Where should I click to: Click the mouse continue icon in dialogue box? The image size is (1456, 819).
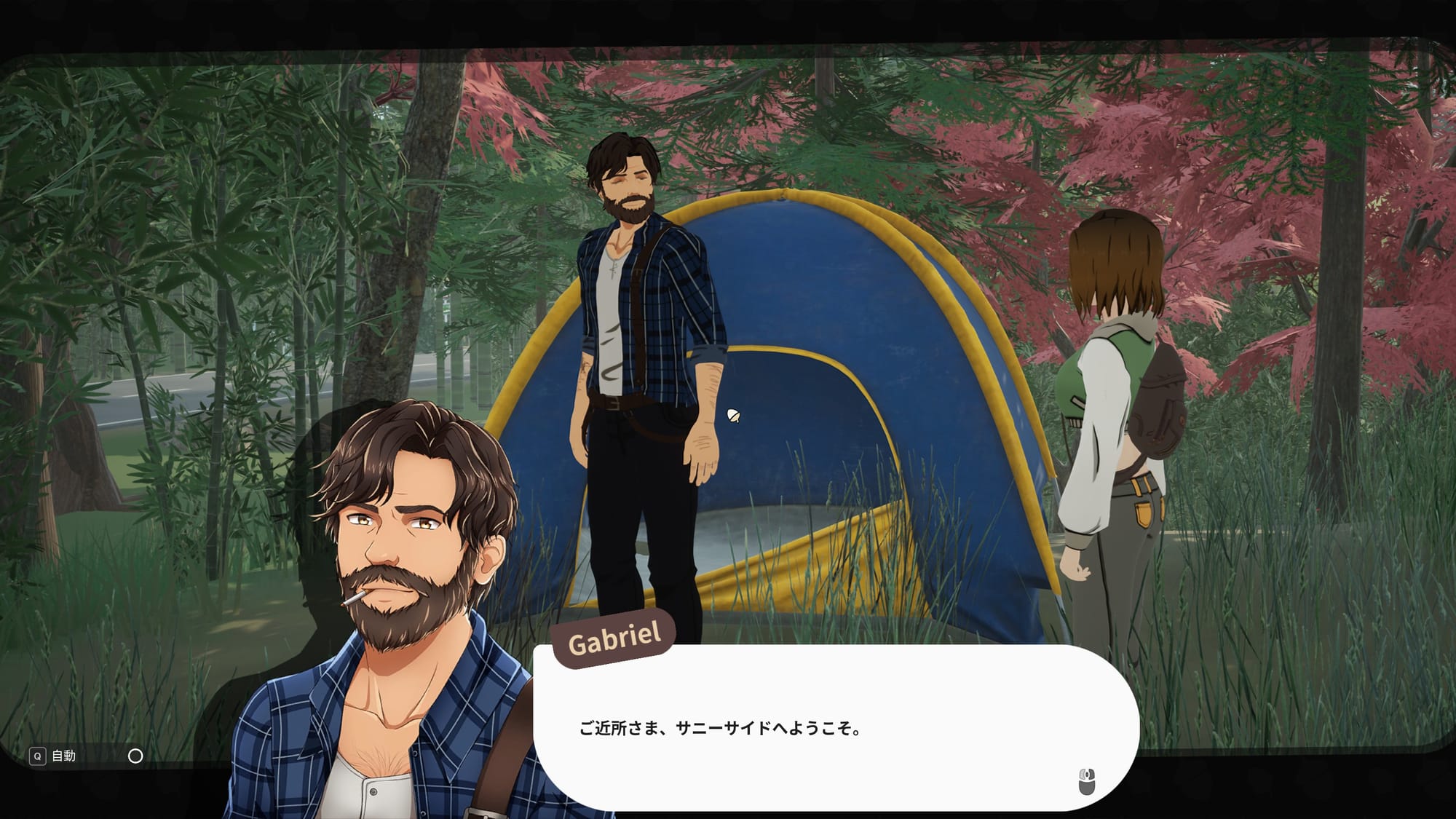click(1086, 782)
